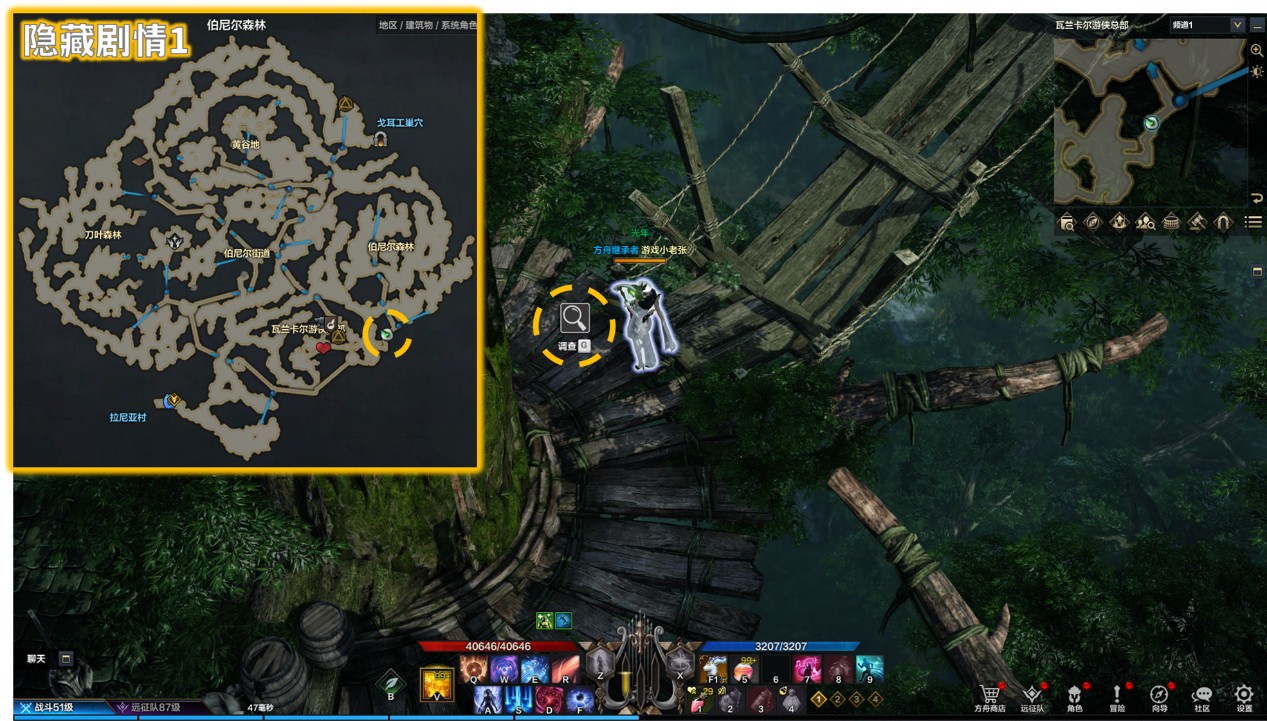The width and height of the screenshot is (1267, 721).
Task: Open the 冒险 adventure menu
Action: tap(1117, 695)
